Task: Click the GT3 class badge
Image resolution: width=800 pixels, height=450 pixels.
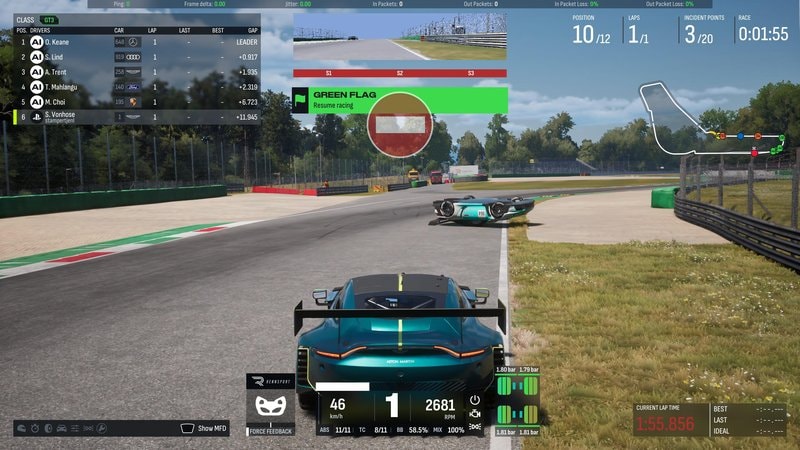Action: pyautogui.click(x=48, y=19)
